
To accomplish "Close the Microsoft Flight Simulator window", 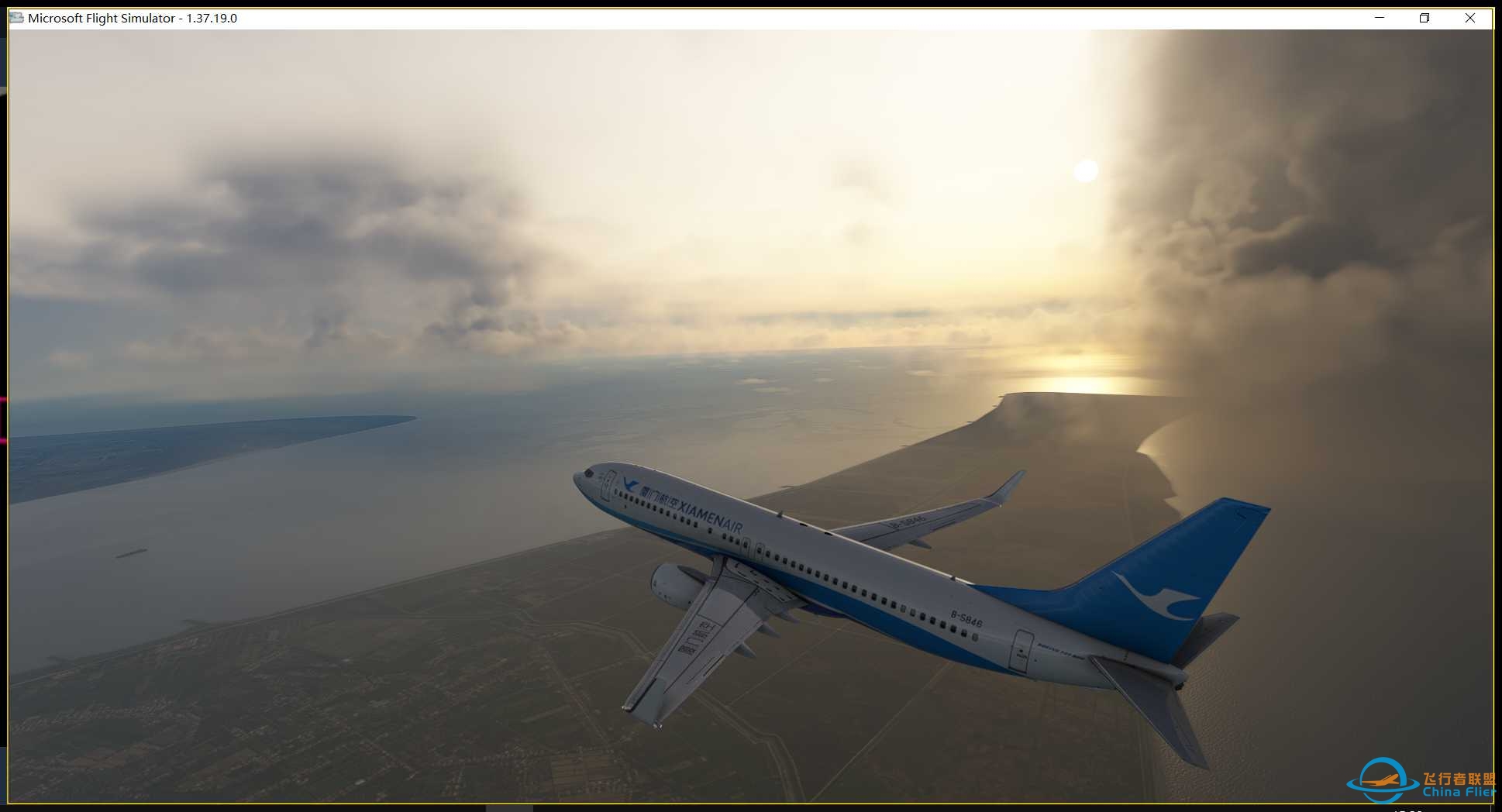I will tap(1469, 18).
